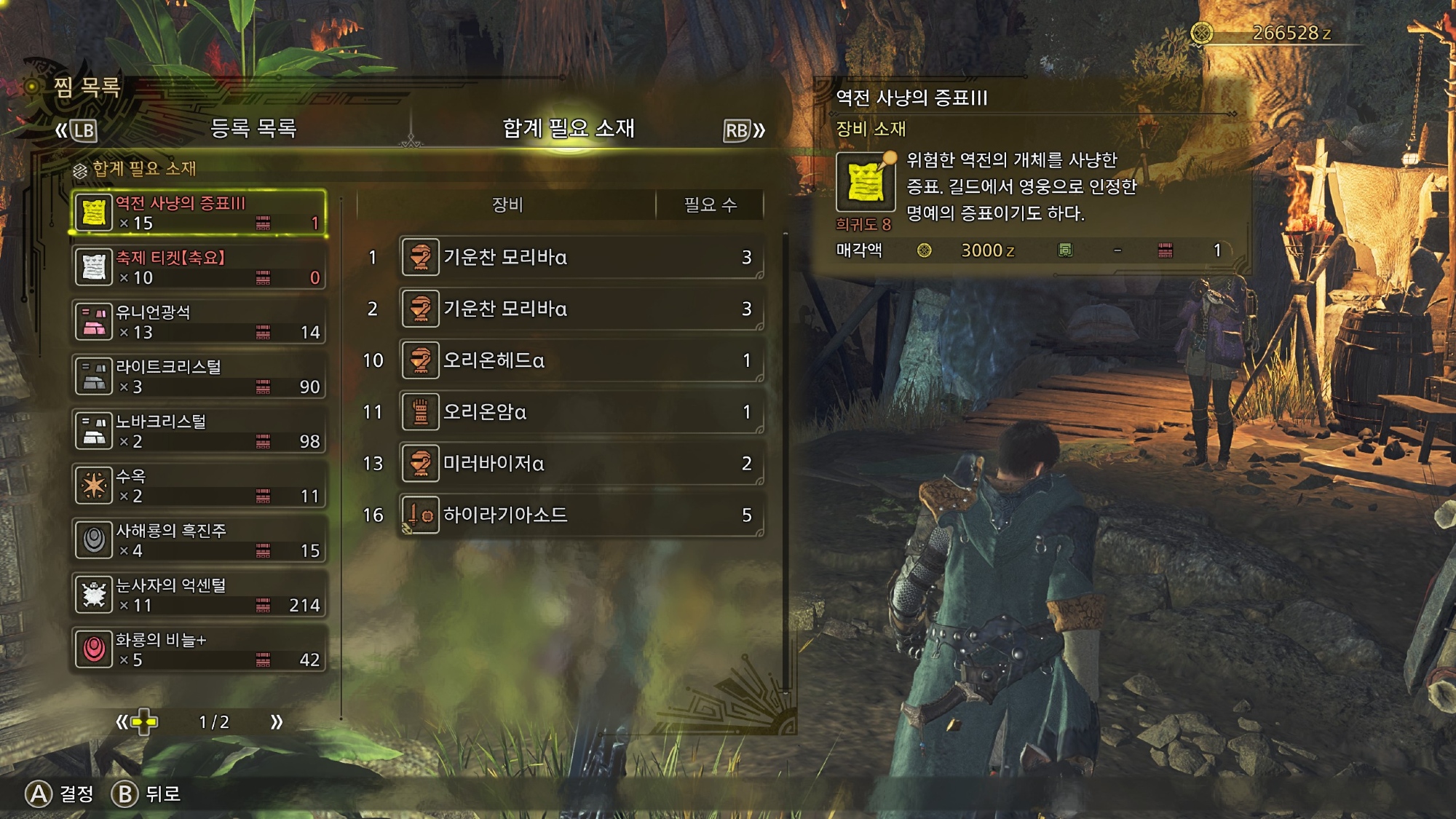Select the 합계 필요 소재 tab
This screenshot has width=1456, height=819.
coord(568,129)
